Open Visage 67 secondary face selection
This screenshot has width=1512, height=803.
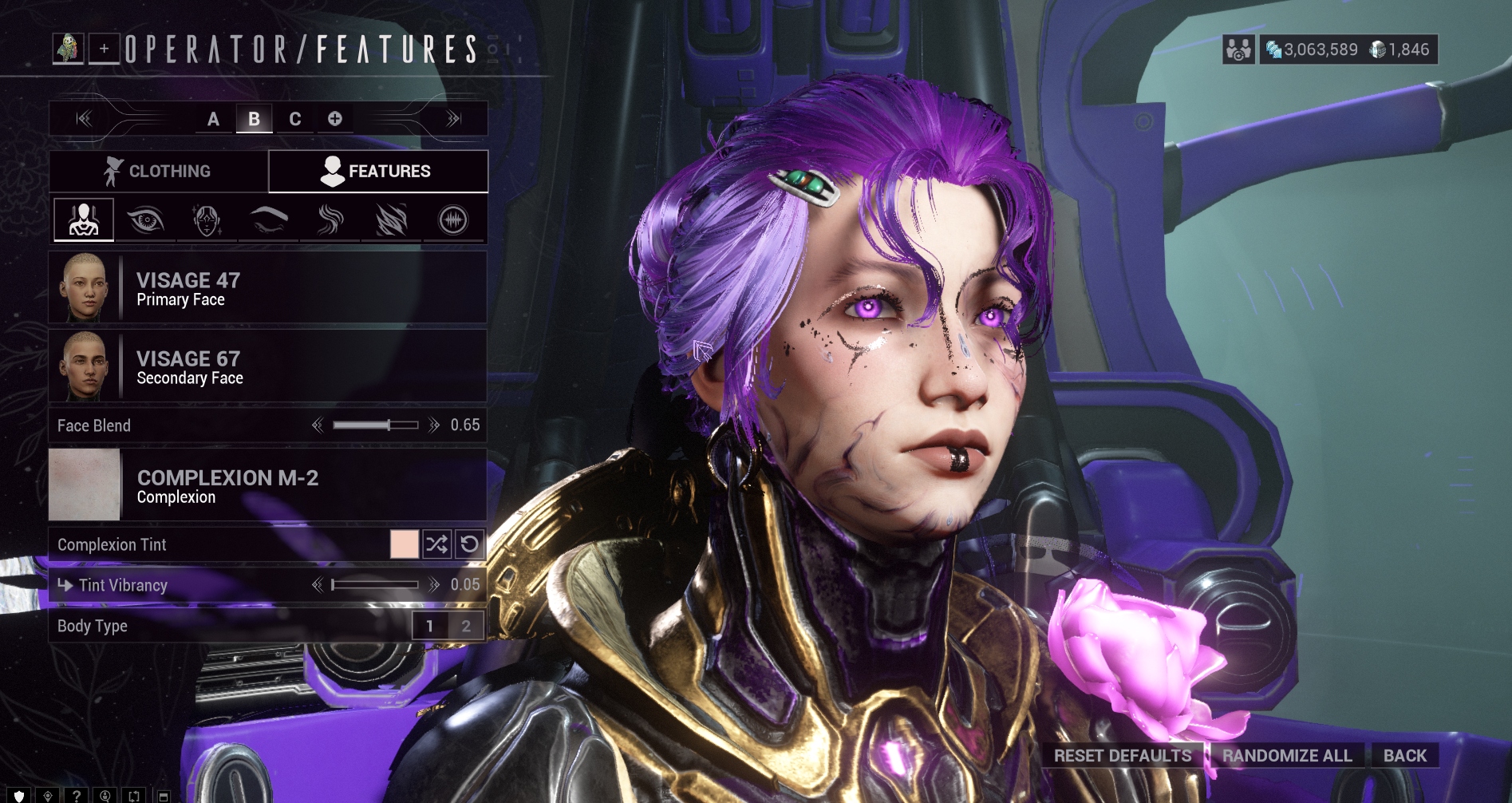click(x=267, y=366)
